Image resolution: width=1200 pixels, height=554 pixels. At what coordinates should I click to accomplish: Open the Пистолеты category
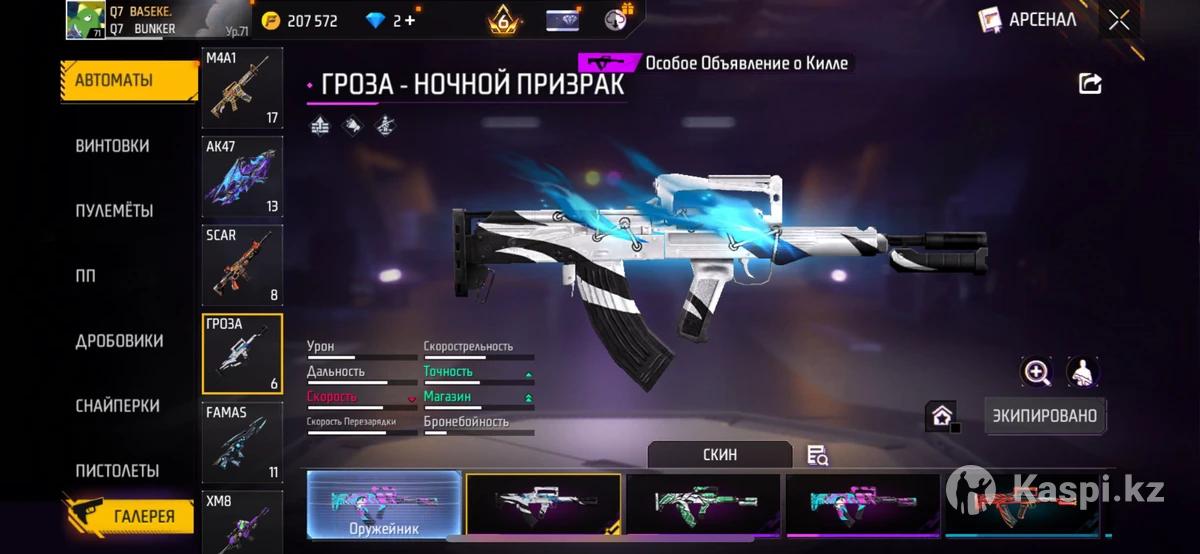coord(117,470)
